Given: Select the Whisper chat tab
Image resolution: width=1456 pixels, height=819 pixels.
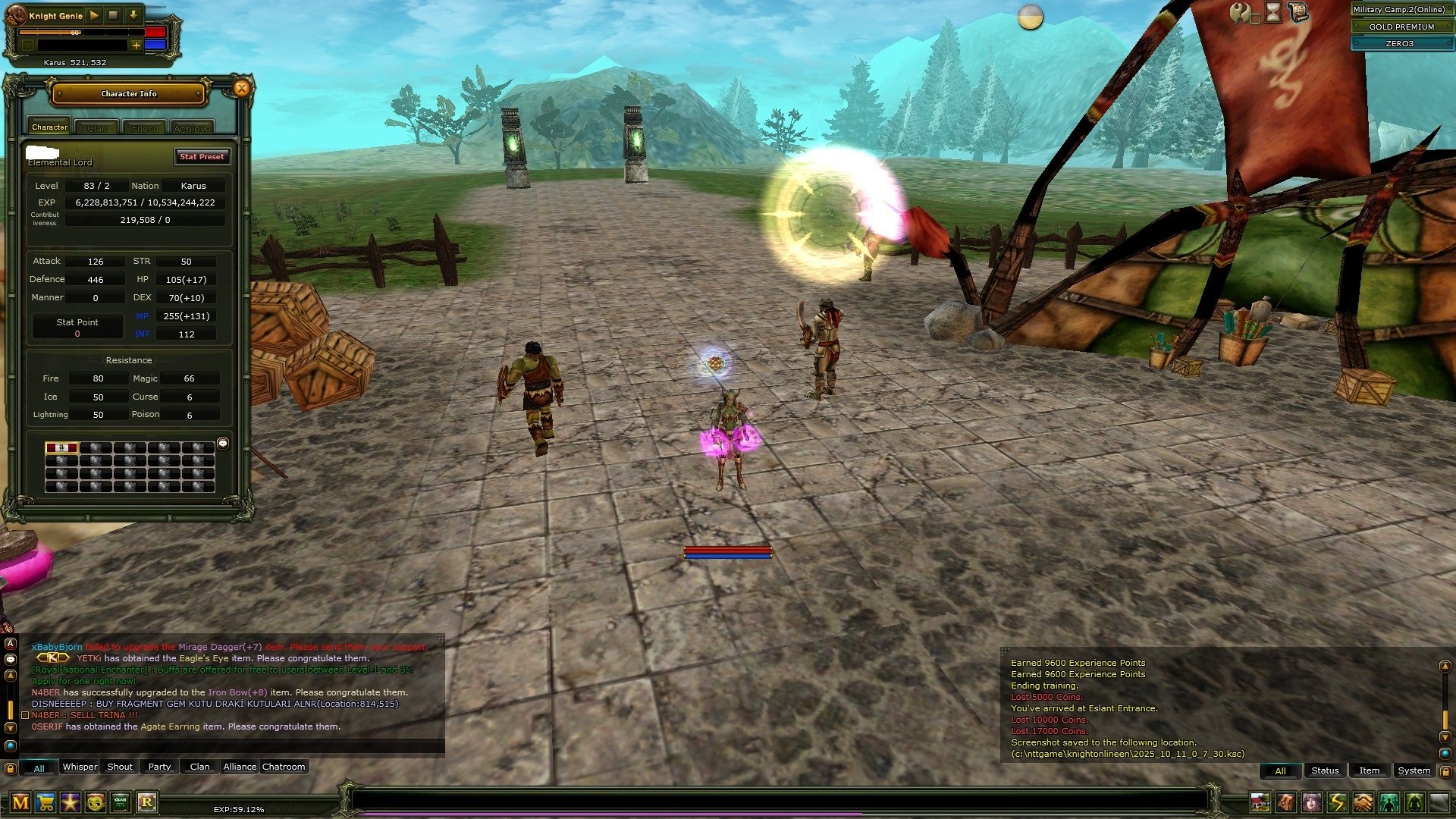Looking at the screenshot, I should 80,767.
